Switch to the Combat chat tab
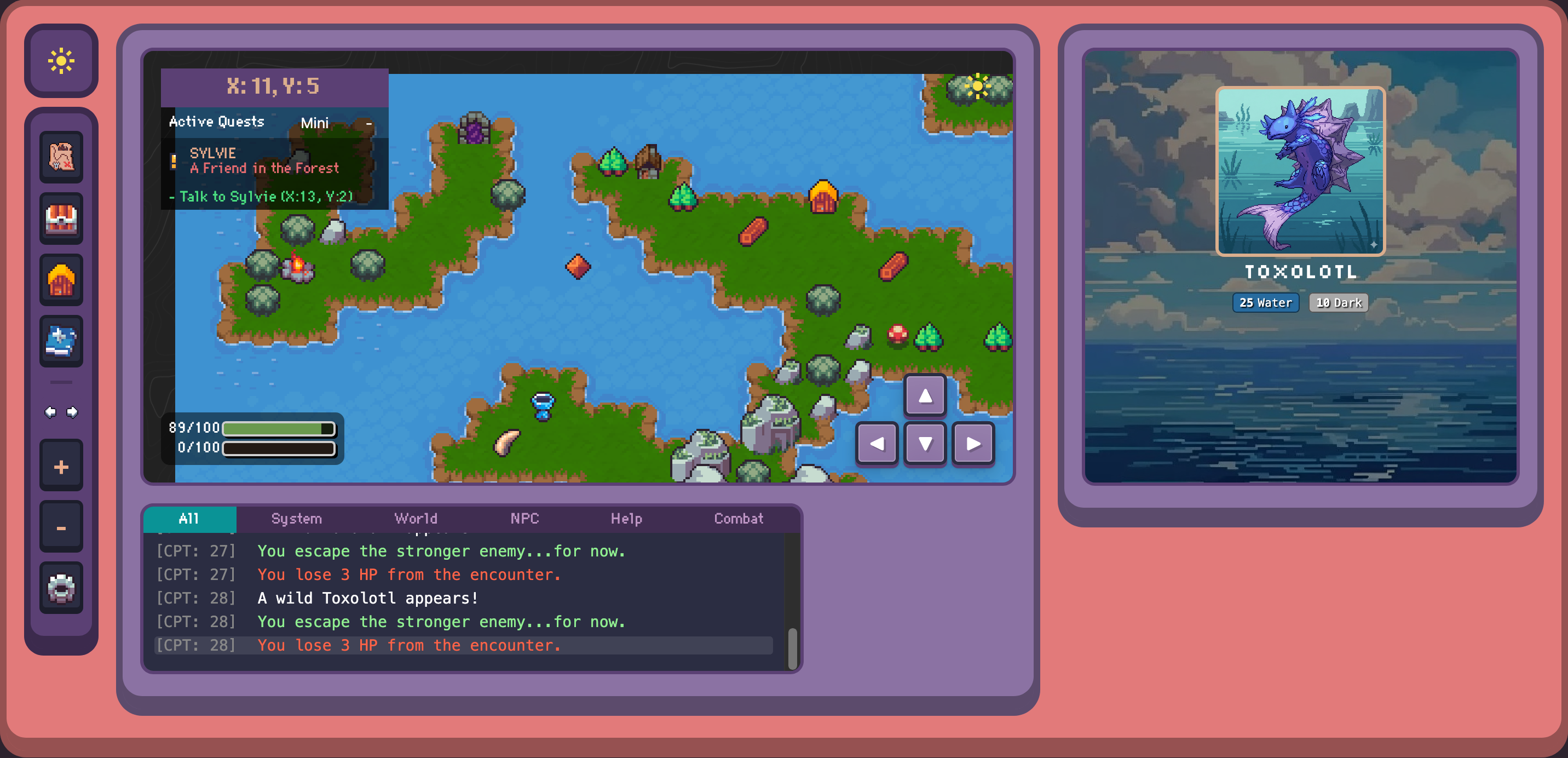 (739, 518)
